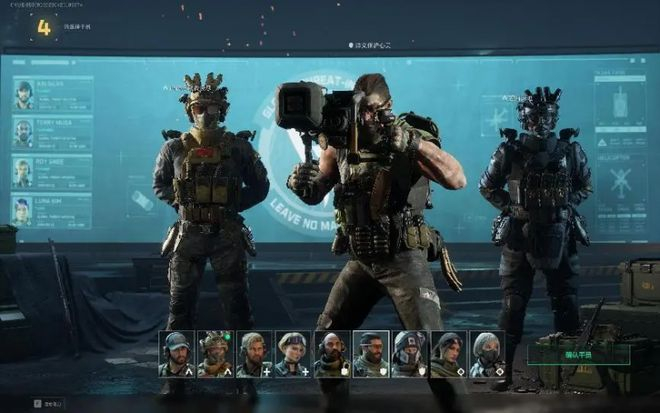Choose the goggled operator portrait with green dot
The height and width of the screenshot is (413, 660).
[x=214, y=353]
